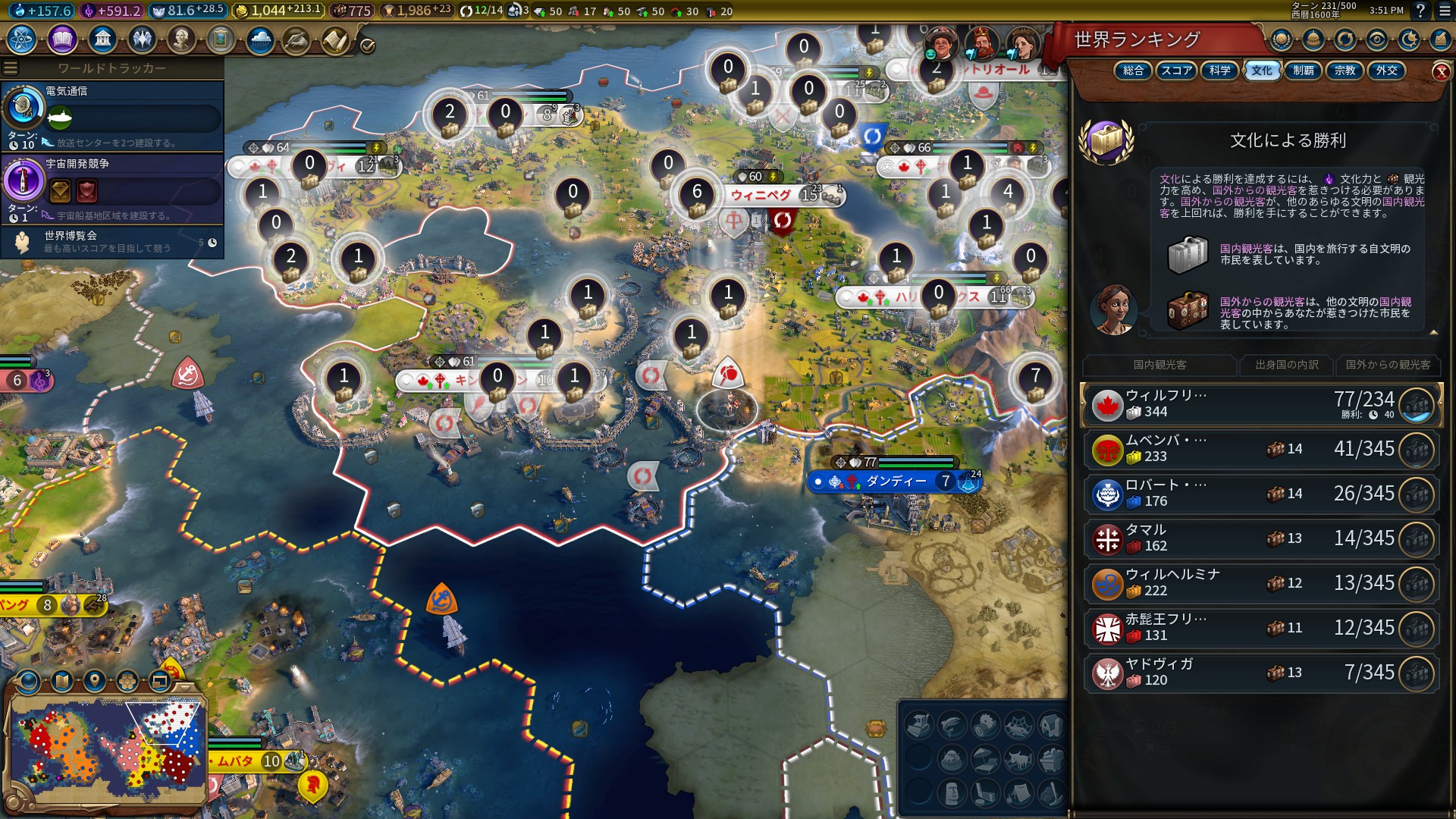Choose the ヤドヴィガ ranking row
The image size is (1456, 819).
click(x=1259, y=673)
